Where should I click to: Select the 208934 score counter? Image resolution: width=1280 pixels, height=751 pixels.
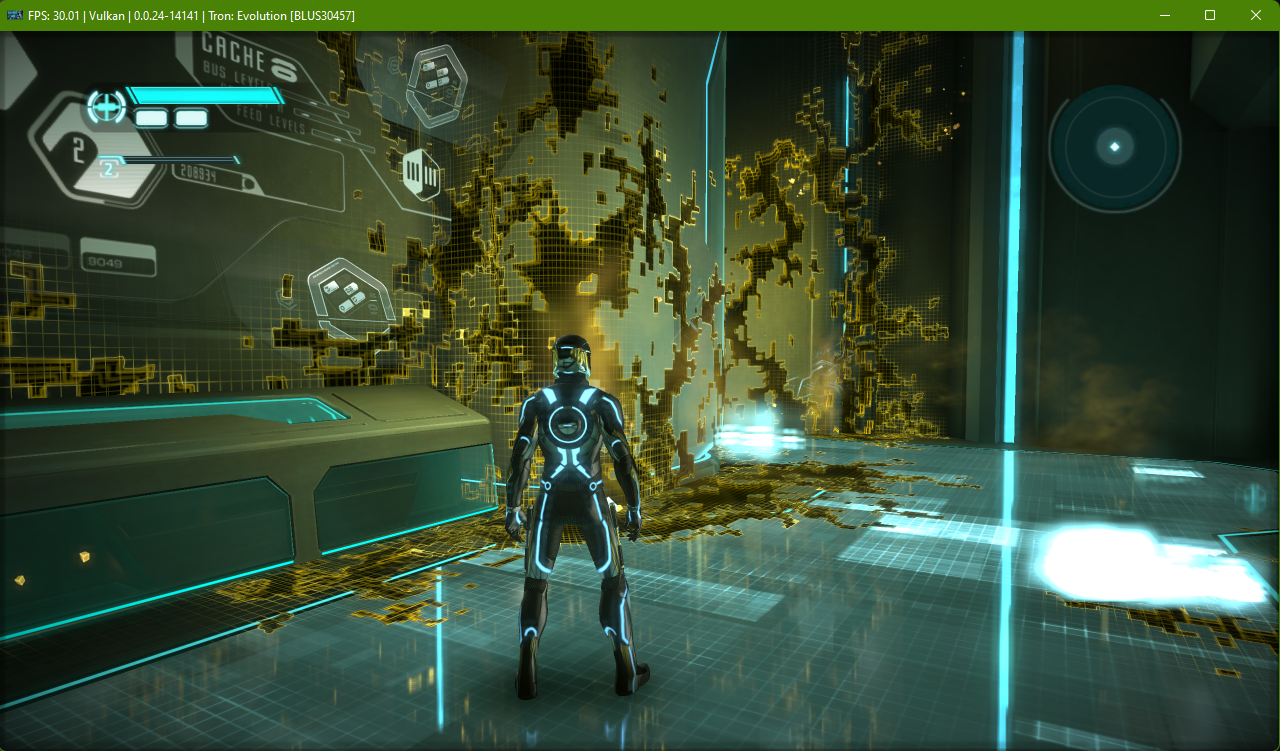pos(196,174)
